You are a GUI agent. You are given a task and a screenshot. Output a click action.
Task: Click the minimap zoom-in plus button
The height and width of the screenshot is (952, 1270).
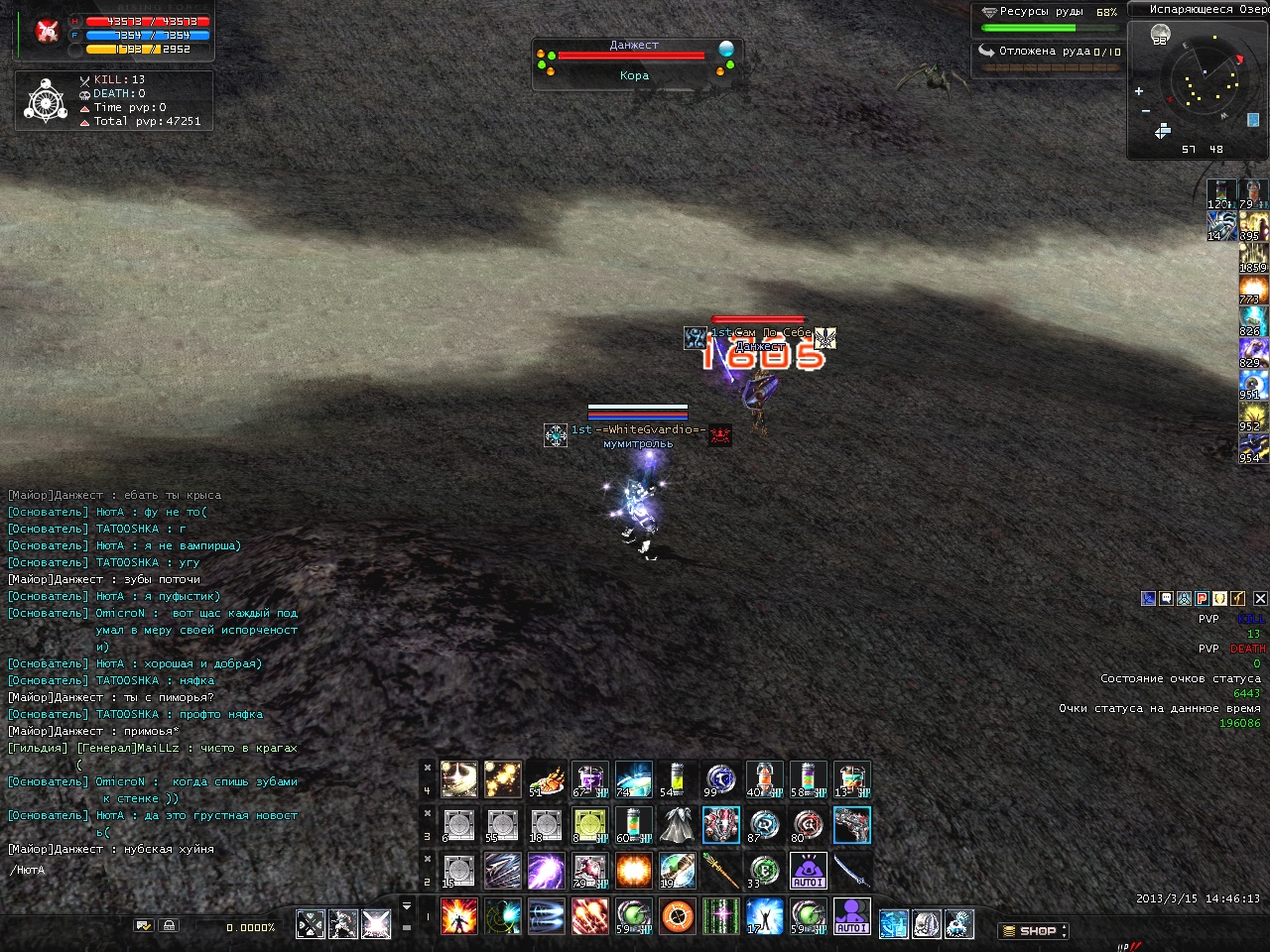pos(1139,91)
